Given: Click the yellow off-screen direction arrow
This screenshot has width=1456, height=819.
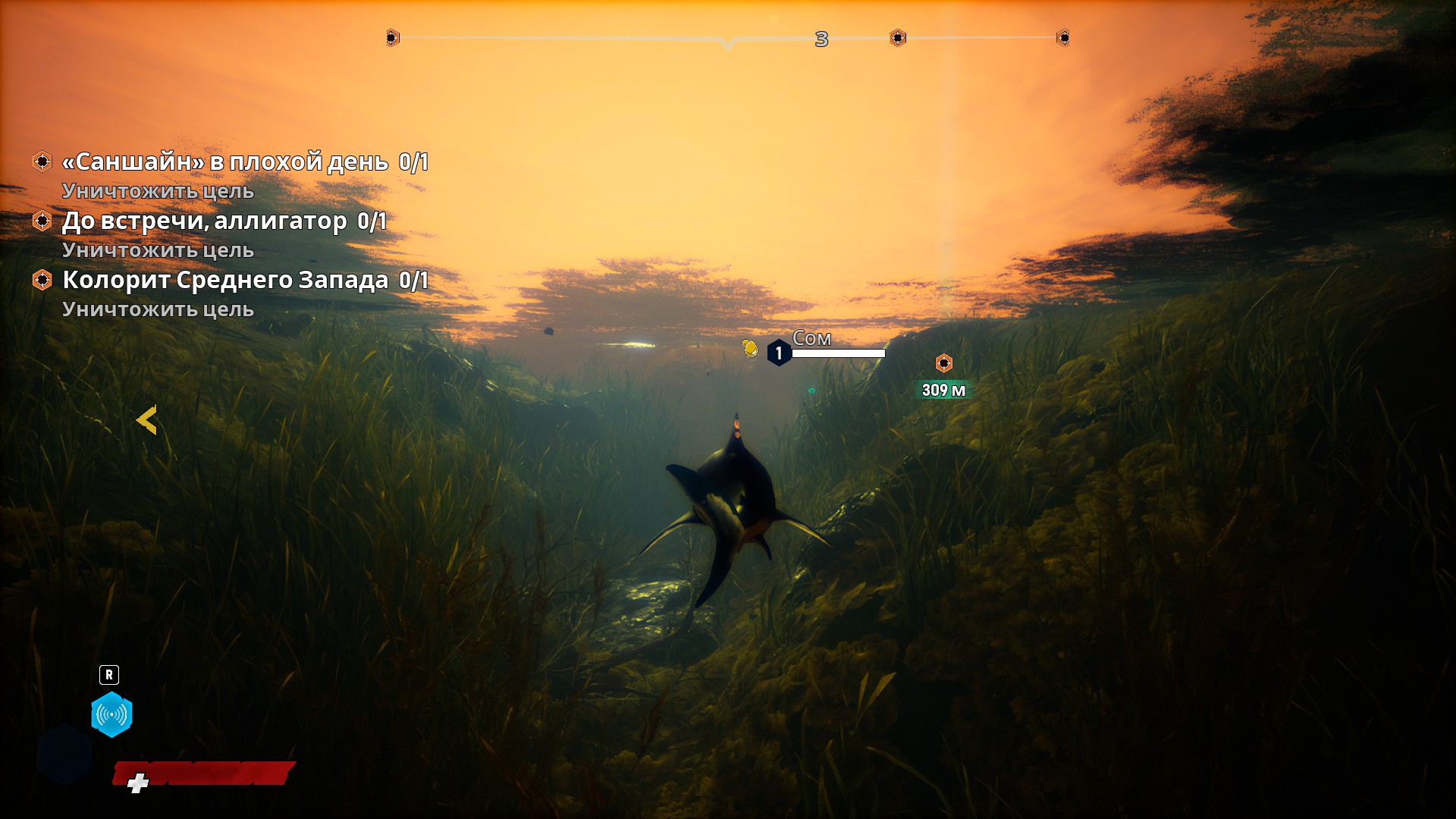Looking at the screenshot, I should (x=146, y=419).
